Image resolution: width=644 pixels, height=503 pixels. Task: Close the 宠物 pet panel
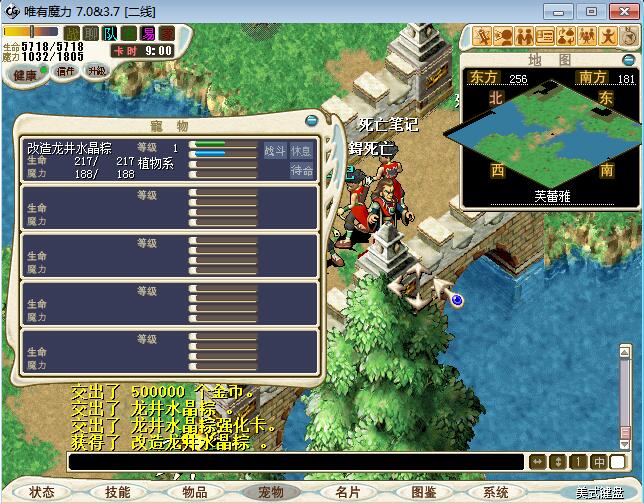tap(313, 121)
